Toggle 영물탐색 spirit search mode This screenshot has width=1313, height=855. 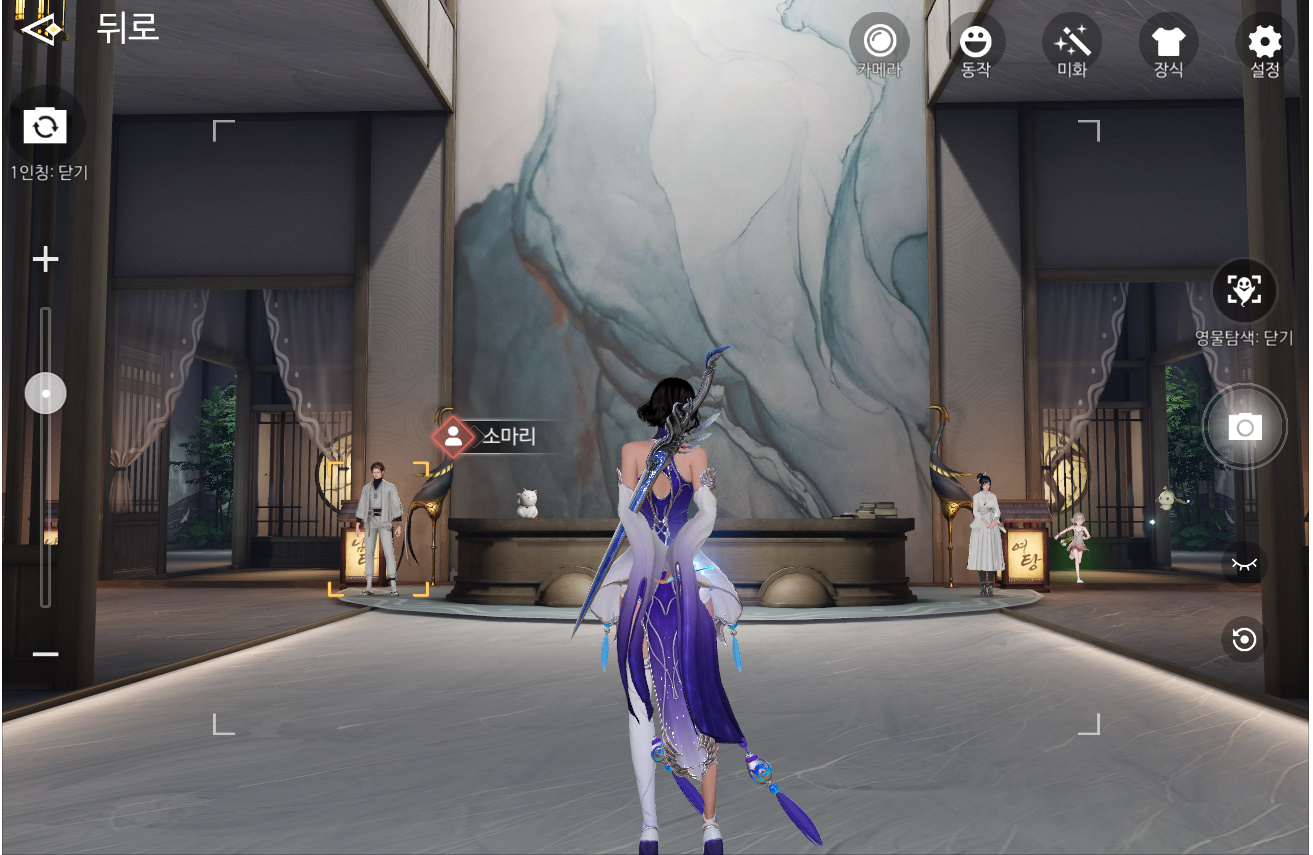point(1244,290)
